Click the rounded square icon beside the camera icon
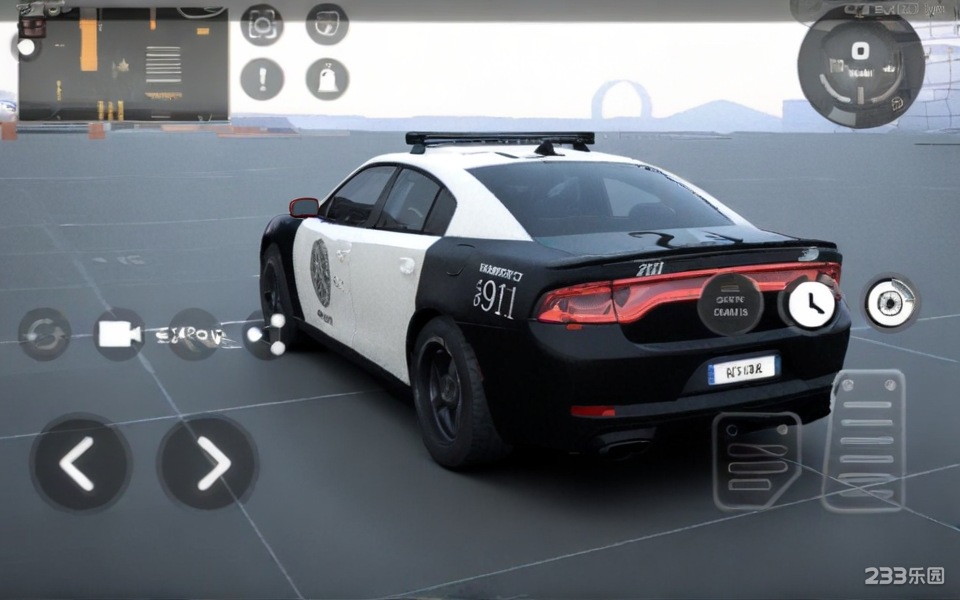This screenshot has width=960, height=600. point(327,24)
